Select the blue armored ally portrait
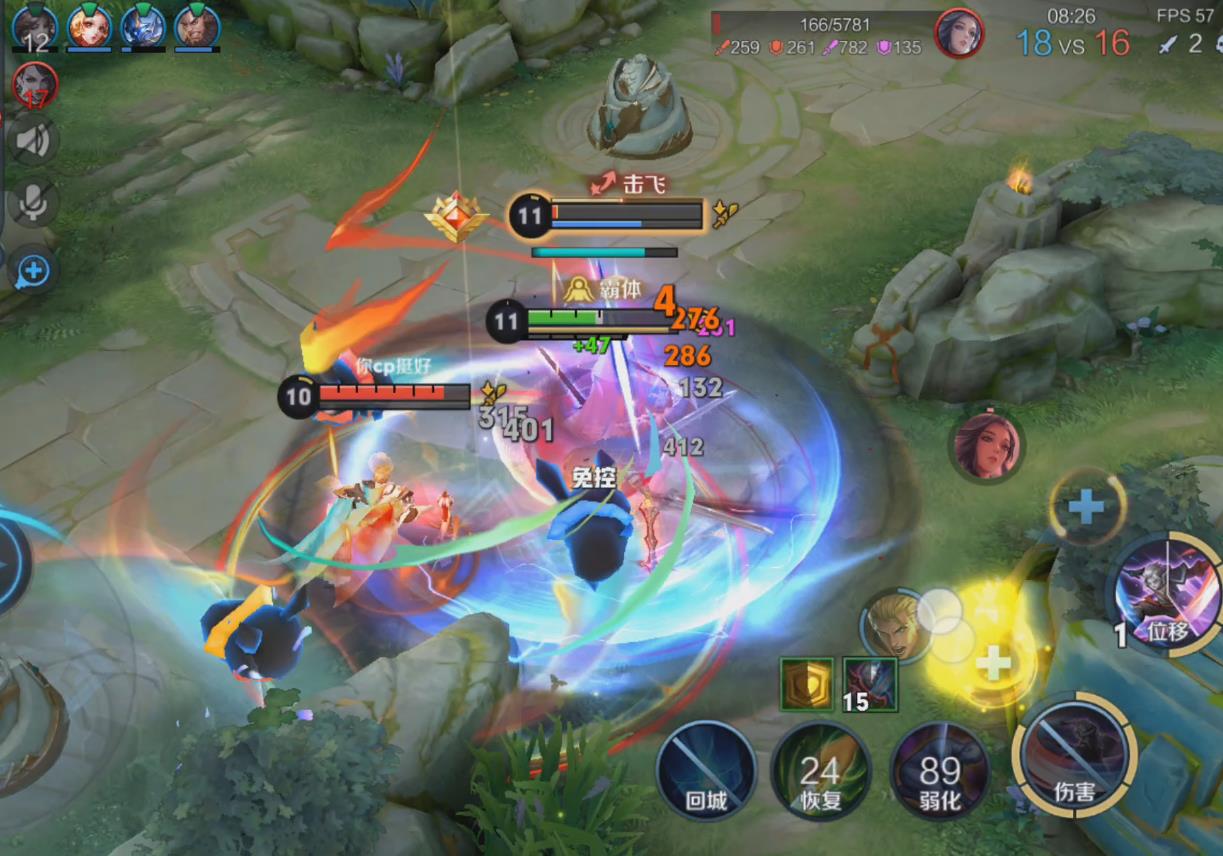This screenshot has height=856, width=1223. 143,27
